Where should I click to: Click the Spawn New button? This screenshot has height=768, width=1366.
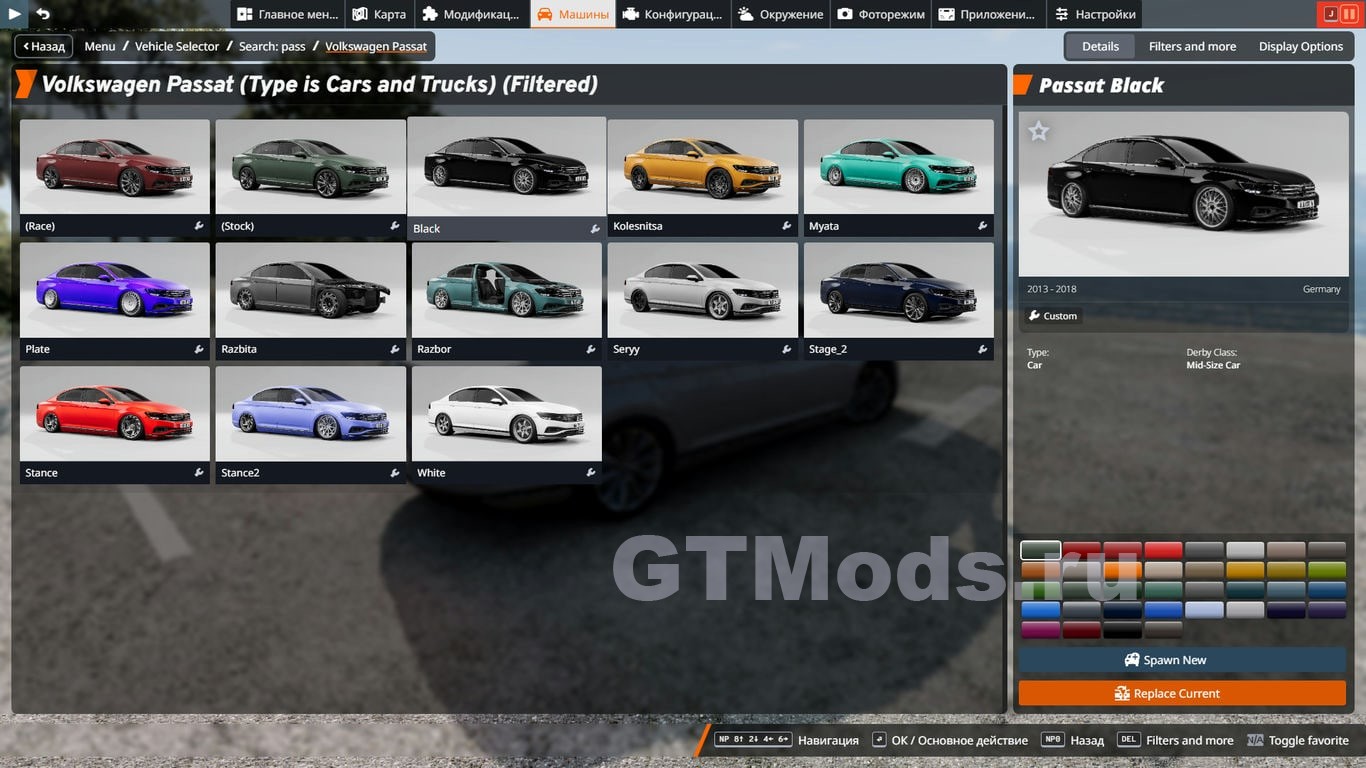click(x=1182, y=660)
